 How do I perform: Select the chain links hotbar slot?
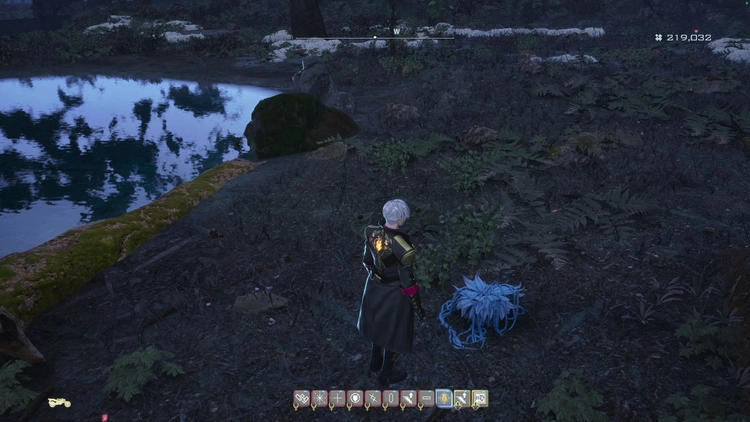(x=301, y=399)
